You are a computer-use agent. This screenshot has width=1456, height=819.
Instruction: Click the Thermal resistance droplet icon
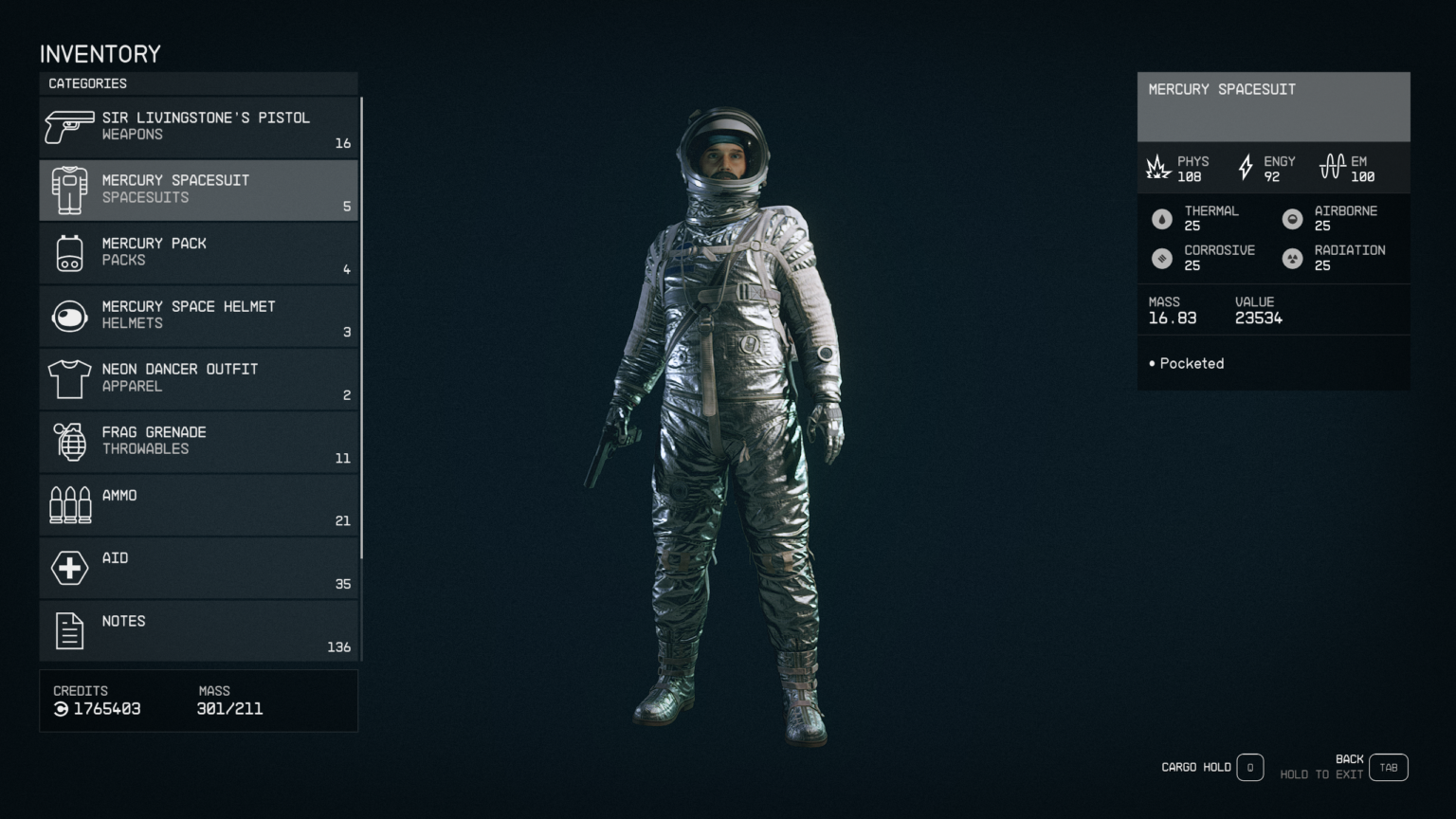1162,217
